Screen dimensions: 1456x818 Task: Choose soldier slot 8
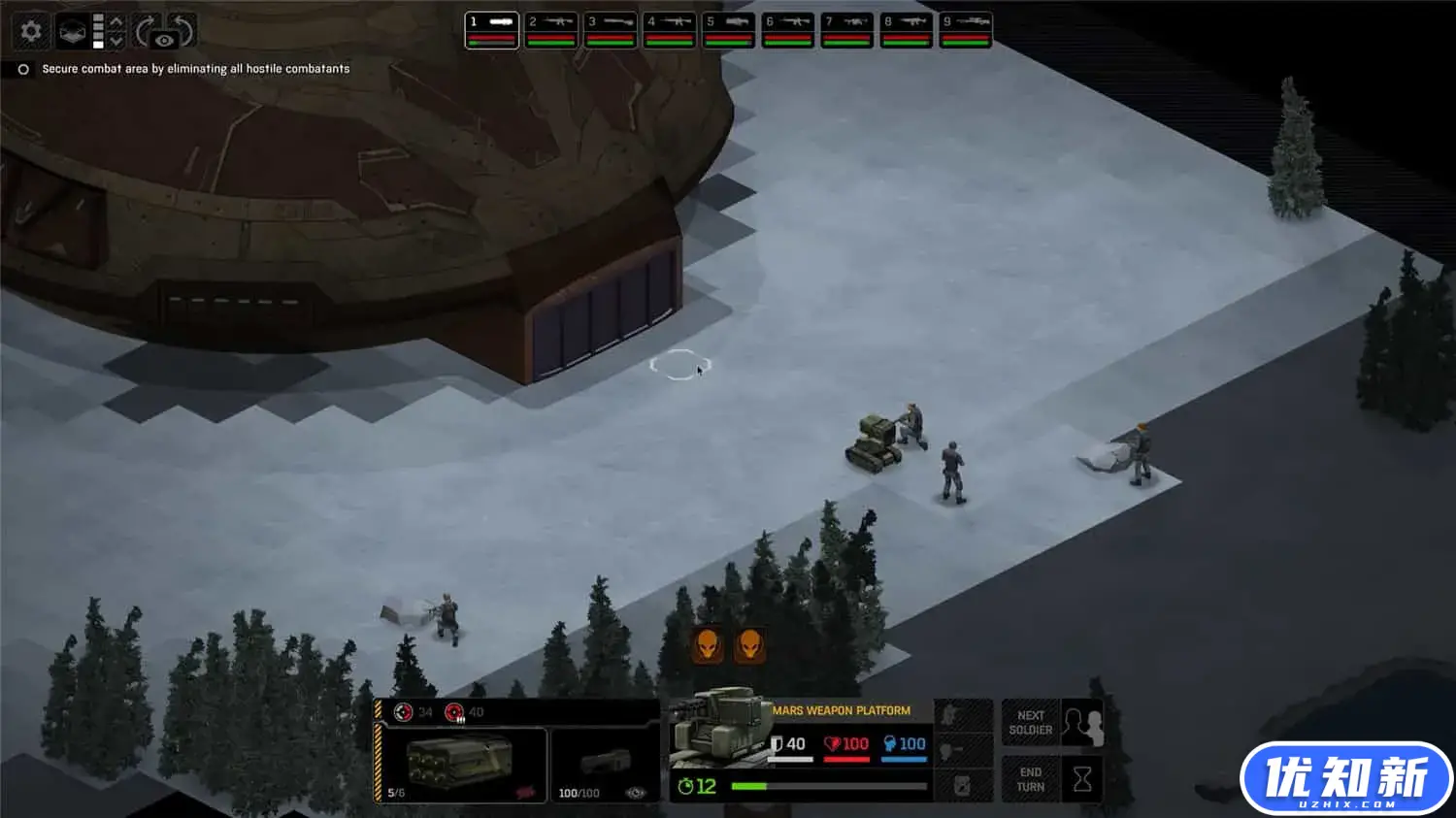(x=907, y=29)
